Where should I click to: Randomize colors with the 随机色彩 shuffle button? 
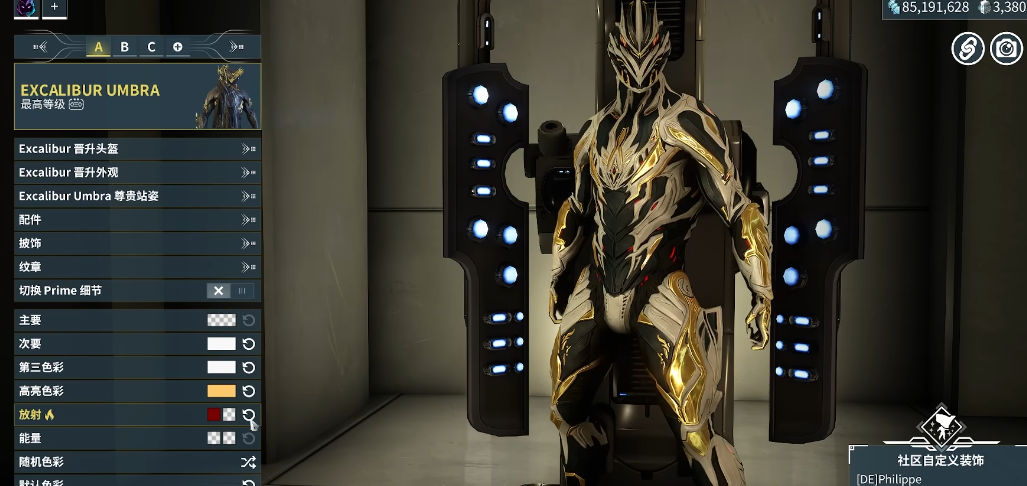tap(248, 462)
